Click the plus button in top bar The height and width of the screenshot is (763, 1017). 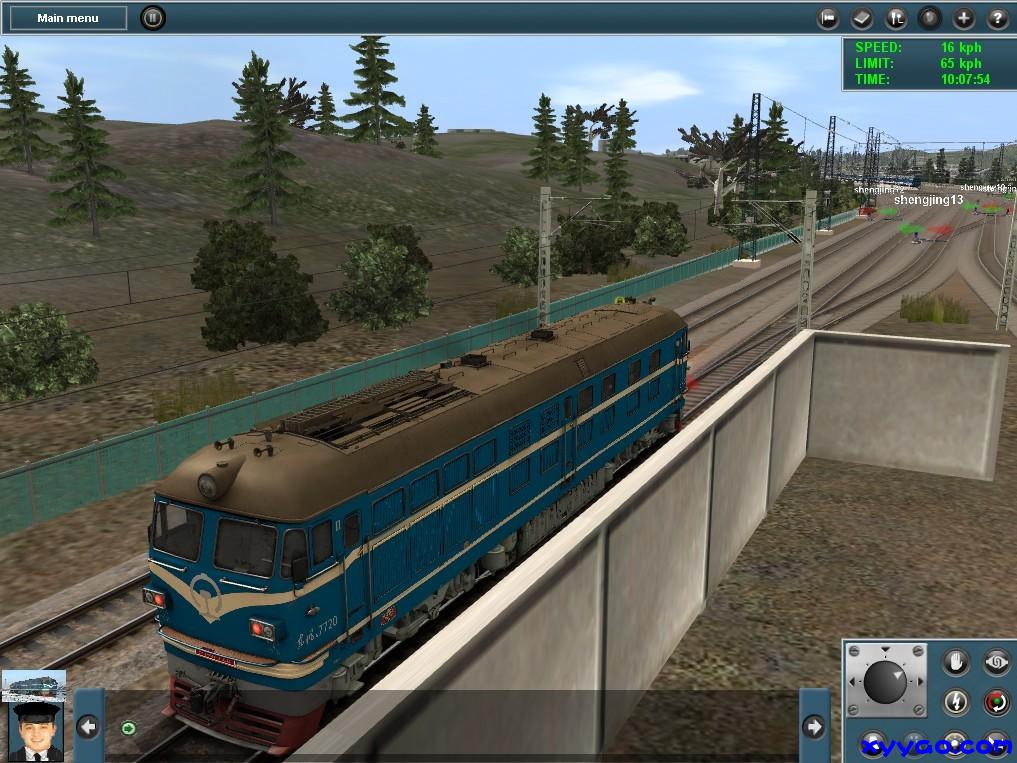(x=963, y=18)
